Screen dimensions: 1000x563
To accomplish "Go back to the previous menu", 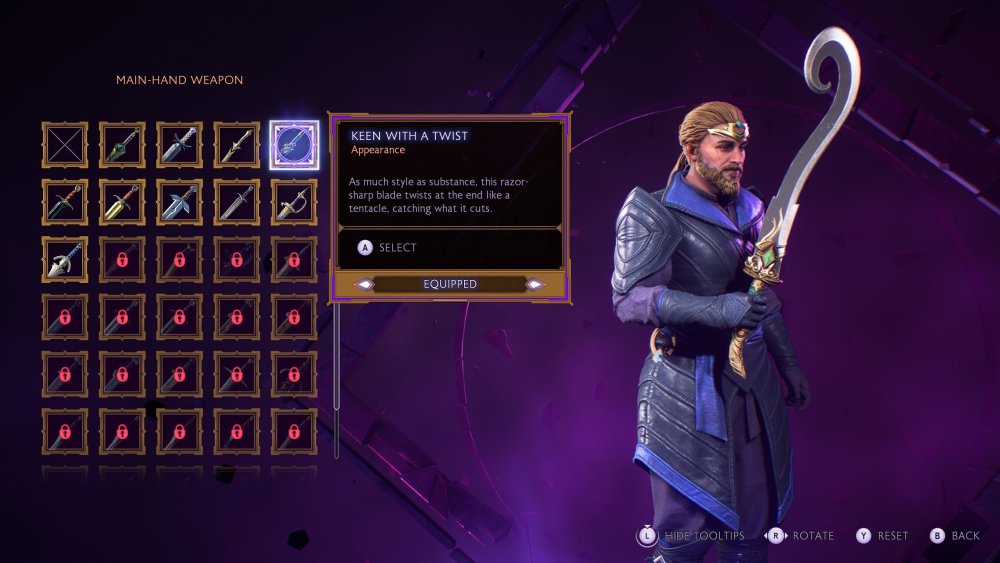I will 955,536.
